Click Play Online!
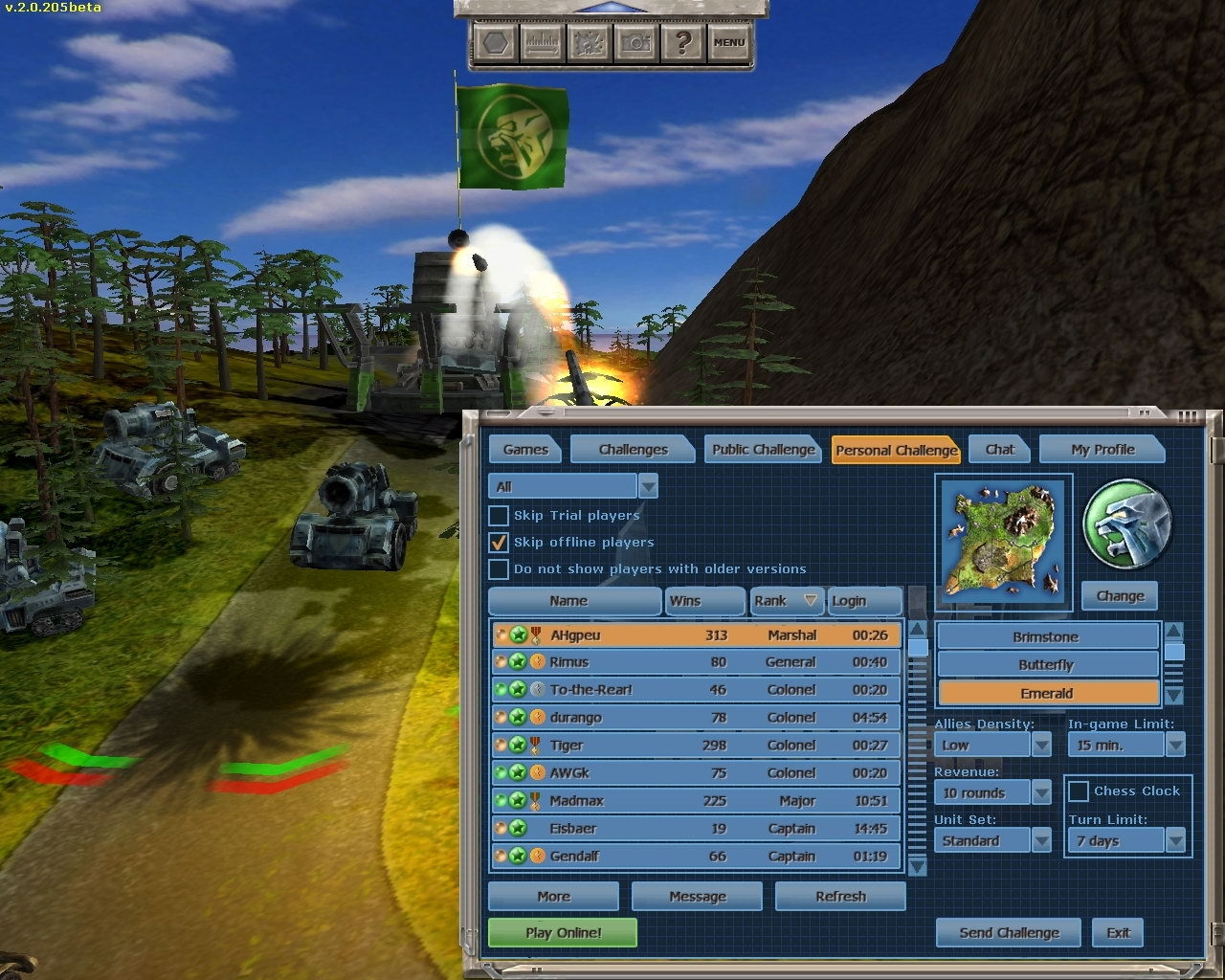Image resolution: width=1225 pixels, height=980 pixels. pyautogui.click(x=562, y=932)
